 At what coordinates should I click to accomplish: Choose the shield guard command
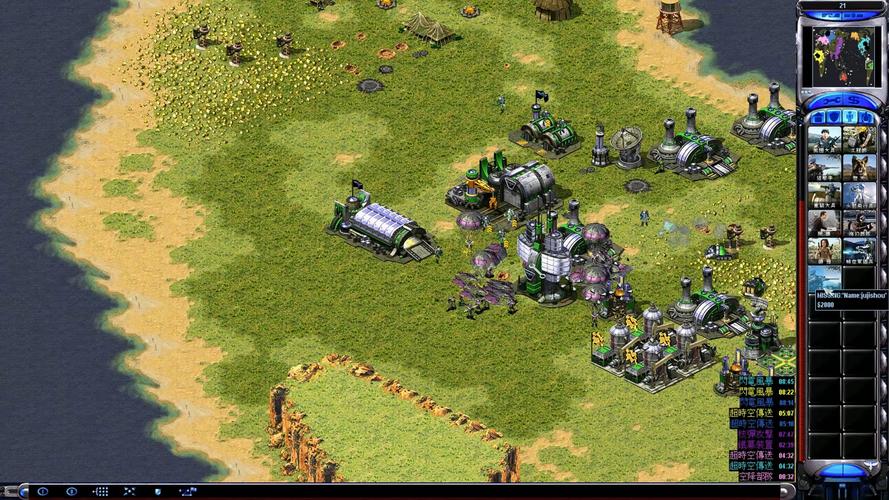click(x=156, y=491)
